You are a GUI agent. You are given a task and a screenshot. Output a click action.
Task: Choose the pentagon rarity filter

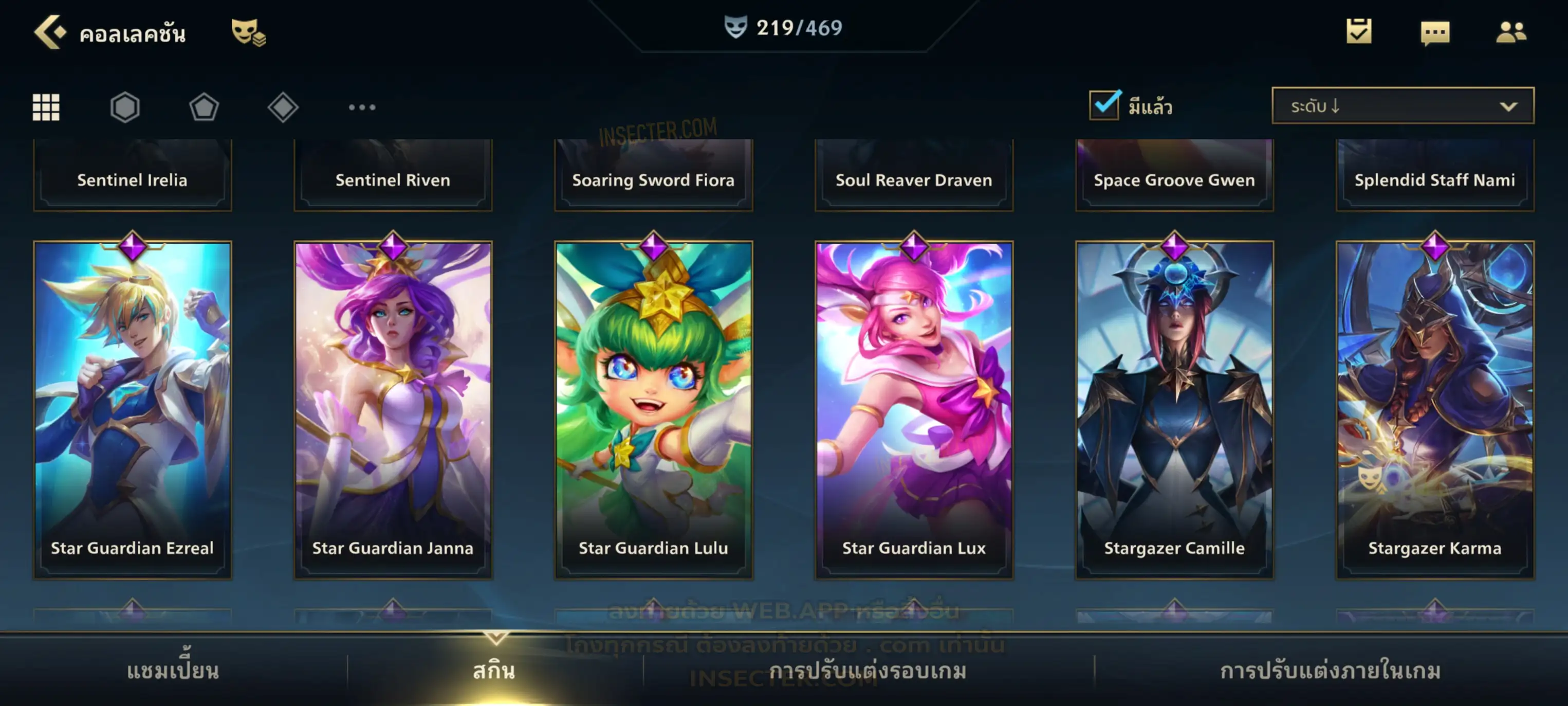204,107
